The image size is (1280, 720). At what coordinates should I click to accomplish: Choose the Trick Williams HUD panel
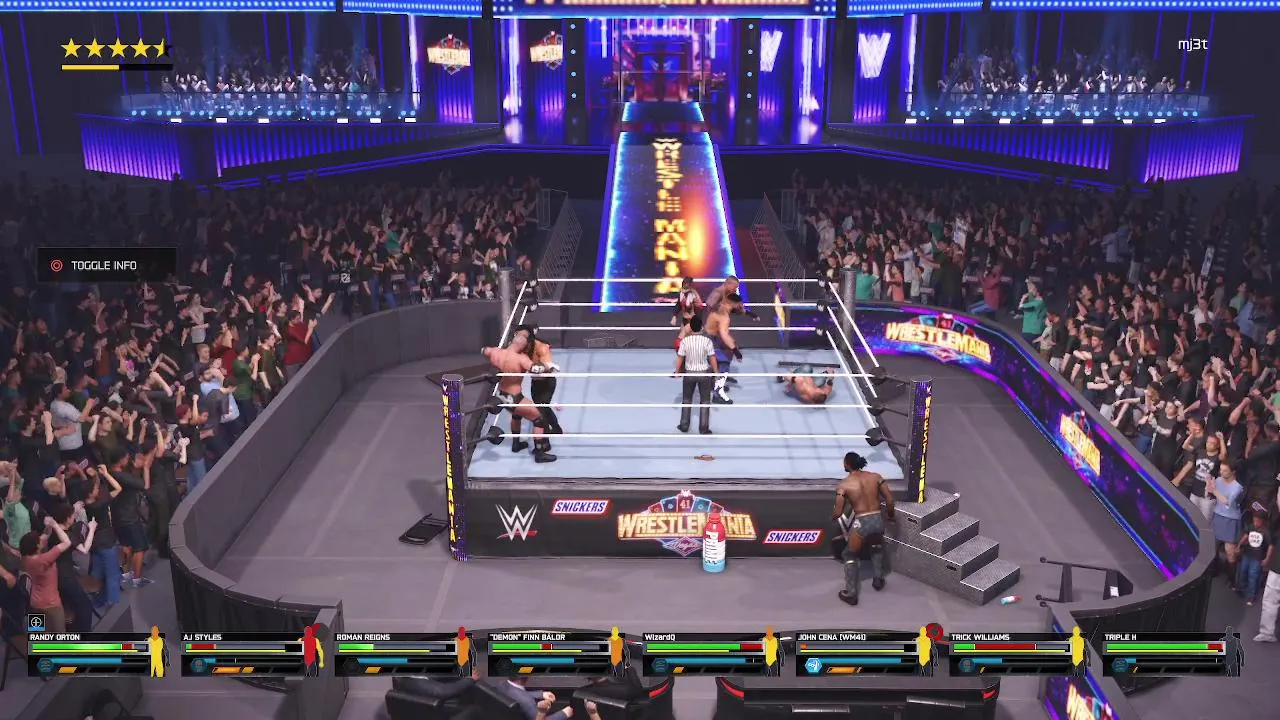pyautogui.click(x=1017, y=653)
